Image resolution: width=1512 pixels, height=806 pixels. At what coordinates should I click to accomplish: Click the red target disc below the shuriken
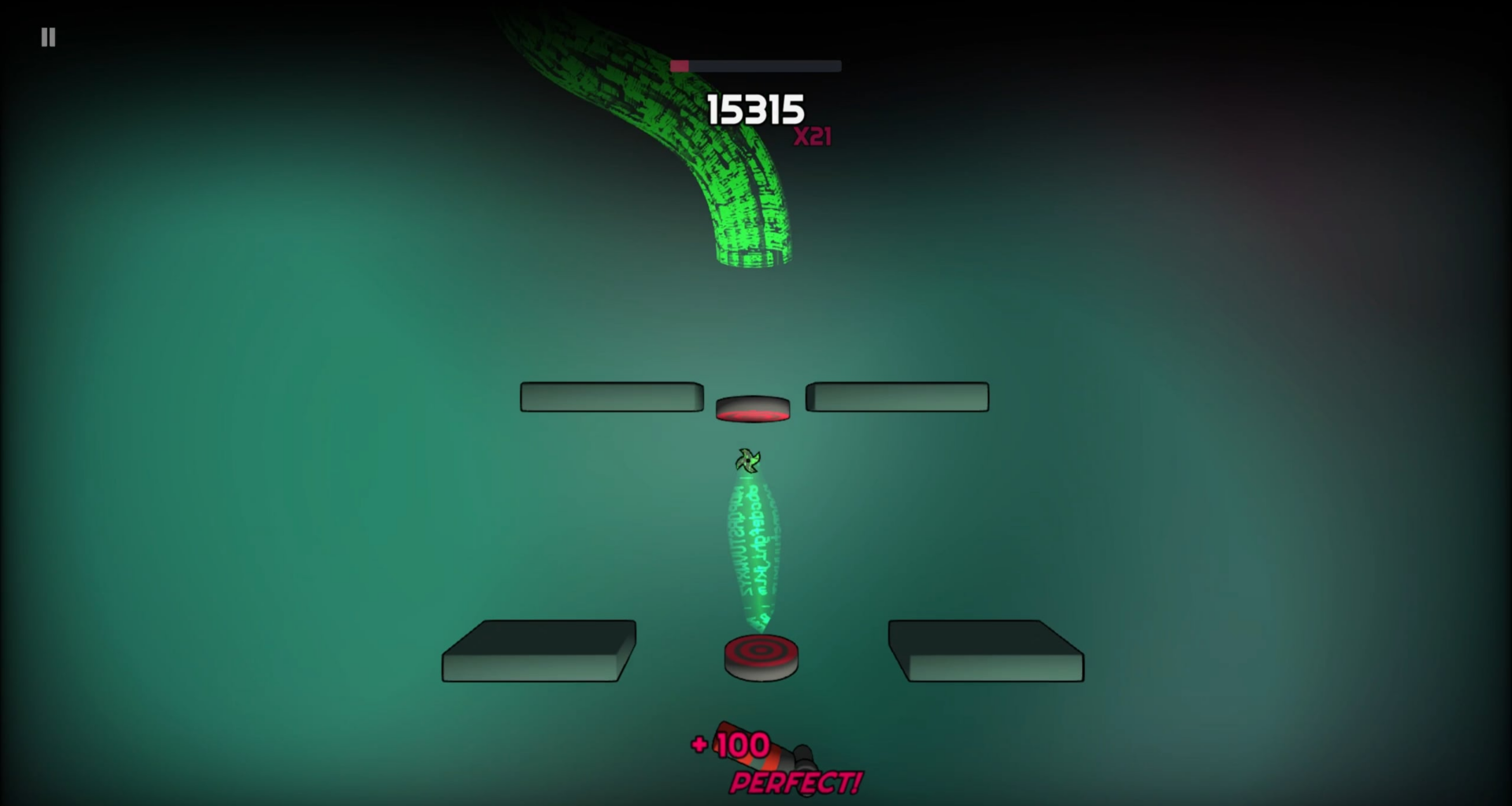point(758,653)
